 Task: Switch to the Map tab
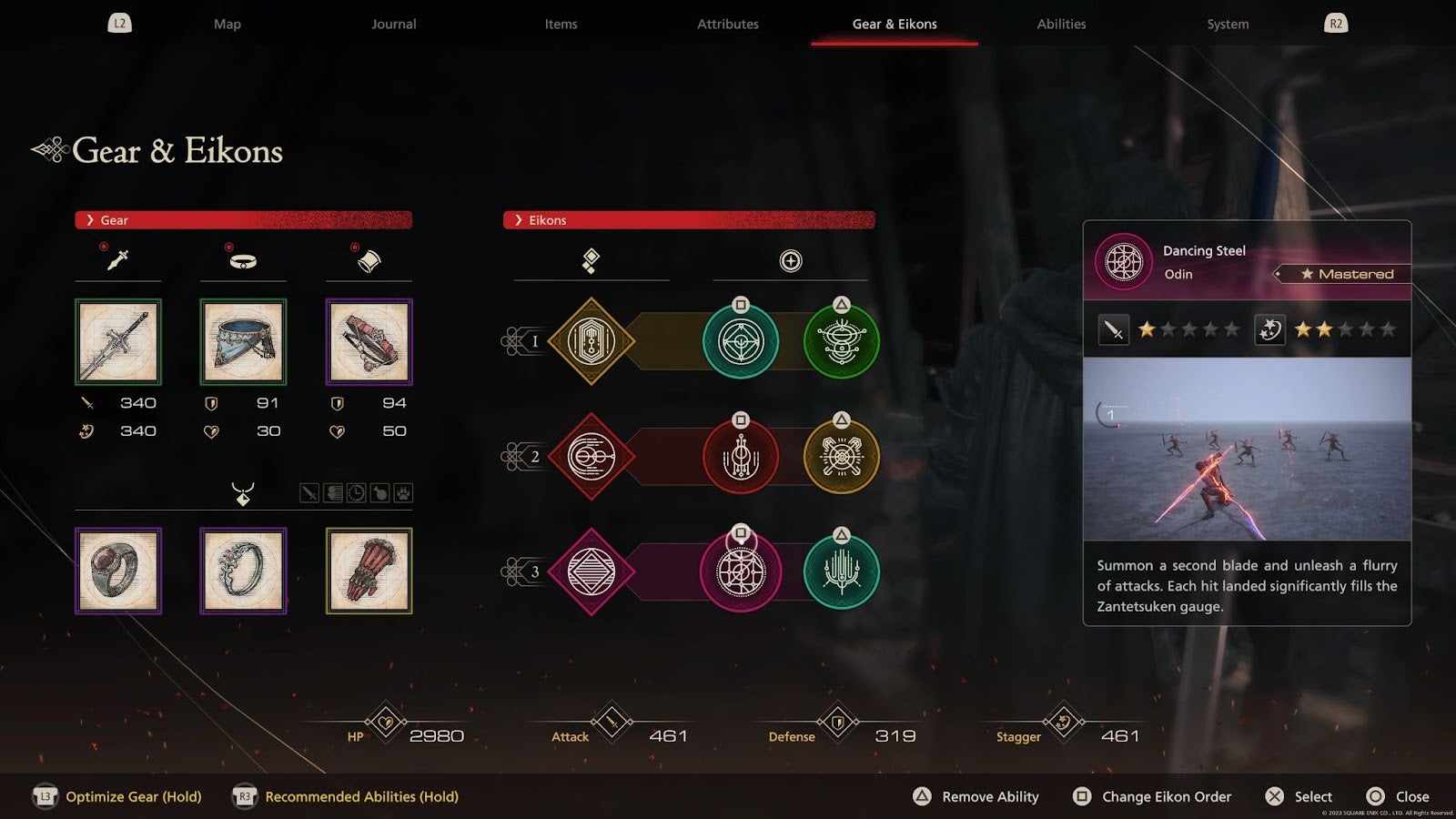coord(227,25)
